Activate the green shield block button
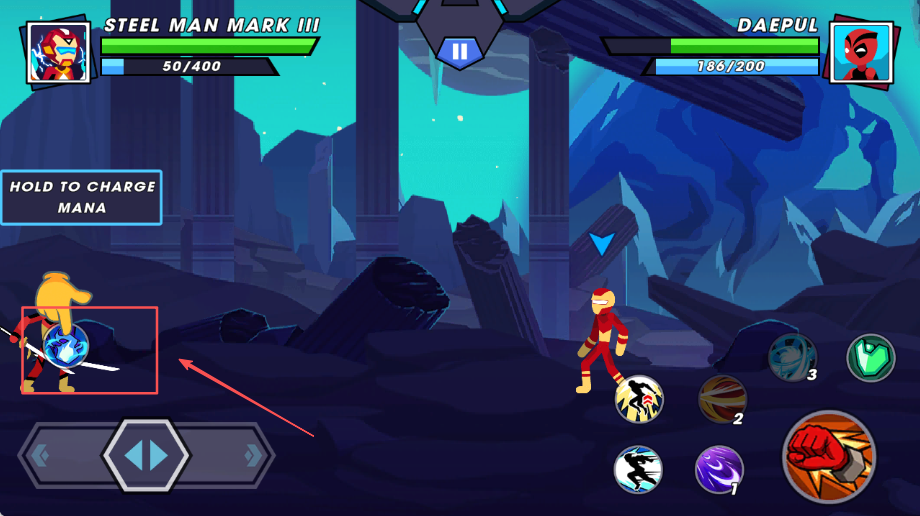920x516 pixels. [870, 357]
